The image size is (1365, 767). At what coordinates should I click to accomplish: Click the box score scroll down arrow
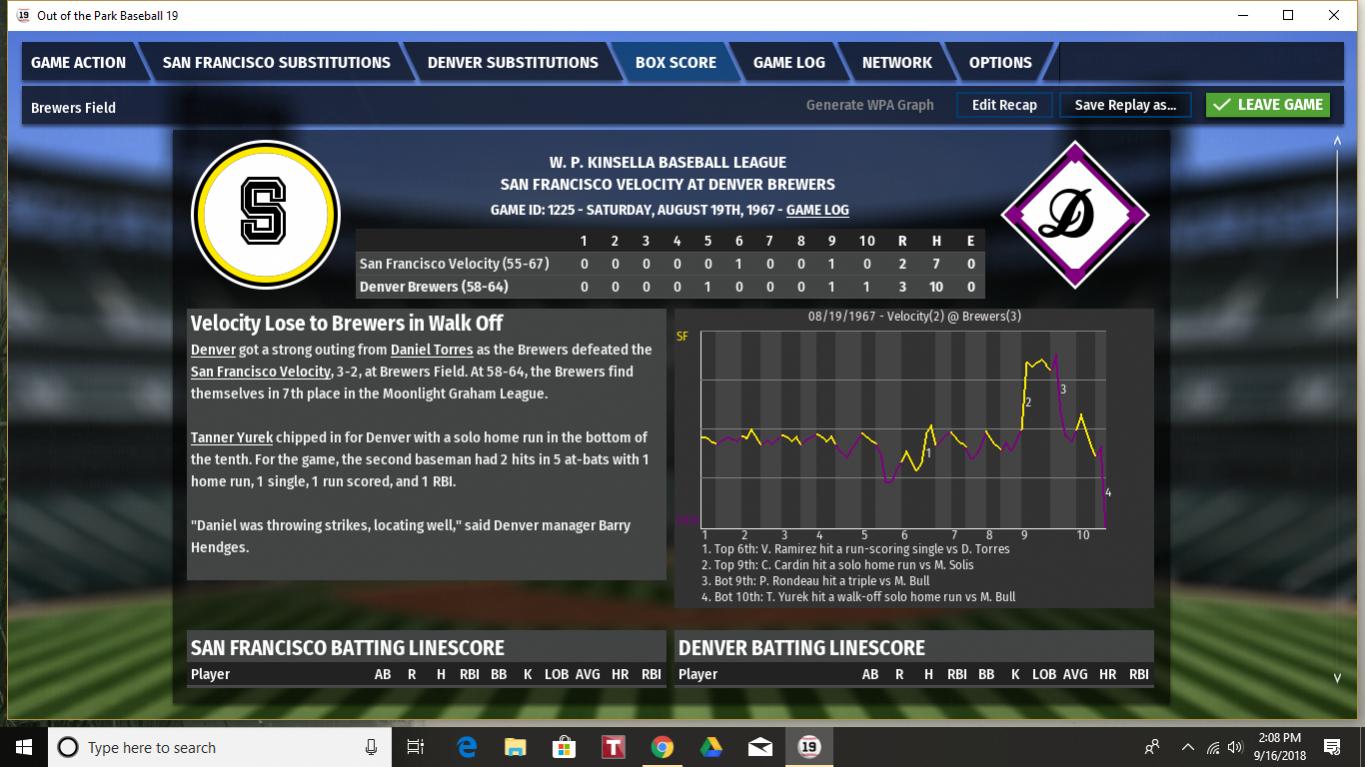[x=1337, y=678]
